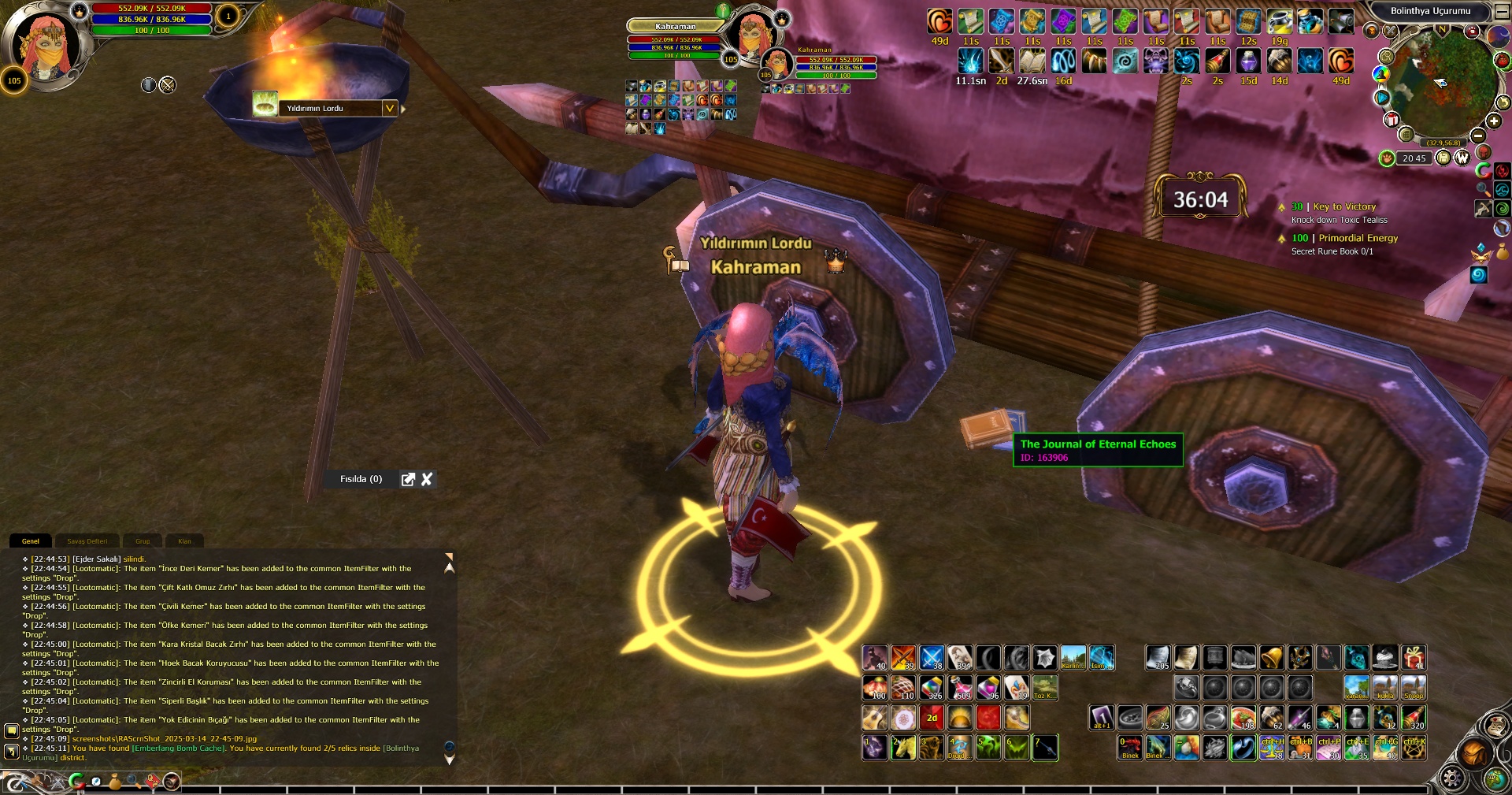Viewport: 1512px width, 795px height.
Task: Select the Klan chat tab
Action: point(184,541)
